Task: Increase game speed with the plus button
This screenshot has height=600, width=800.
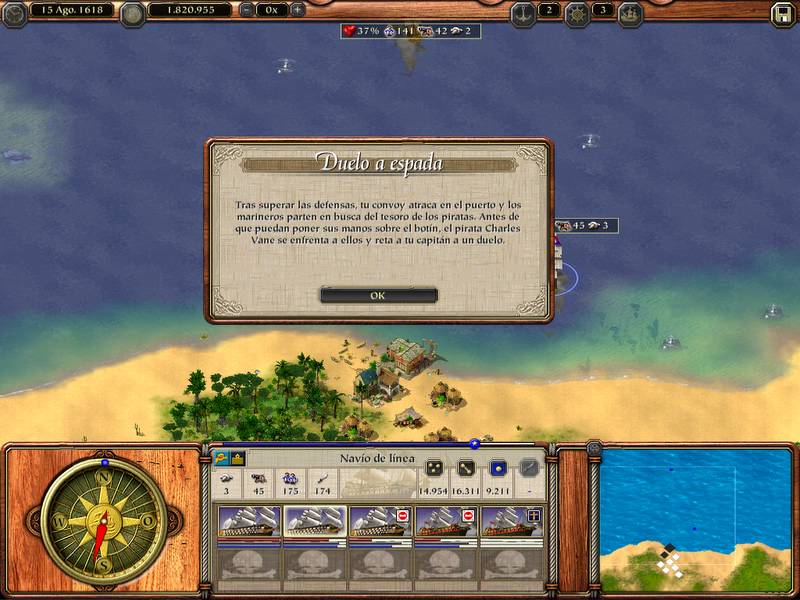Action: (x=296, y=10)
